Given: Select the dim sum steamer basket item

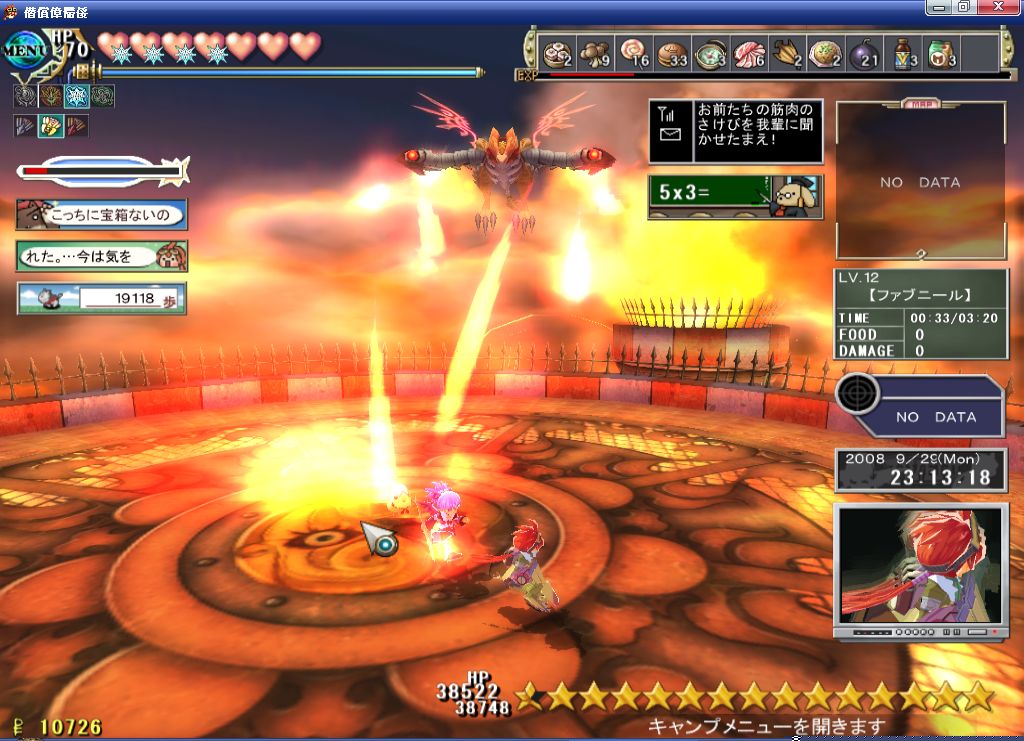Looking at the screenshot, I should click(556, 54).
